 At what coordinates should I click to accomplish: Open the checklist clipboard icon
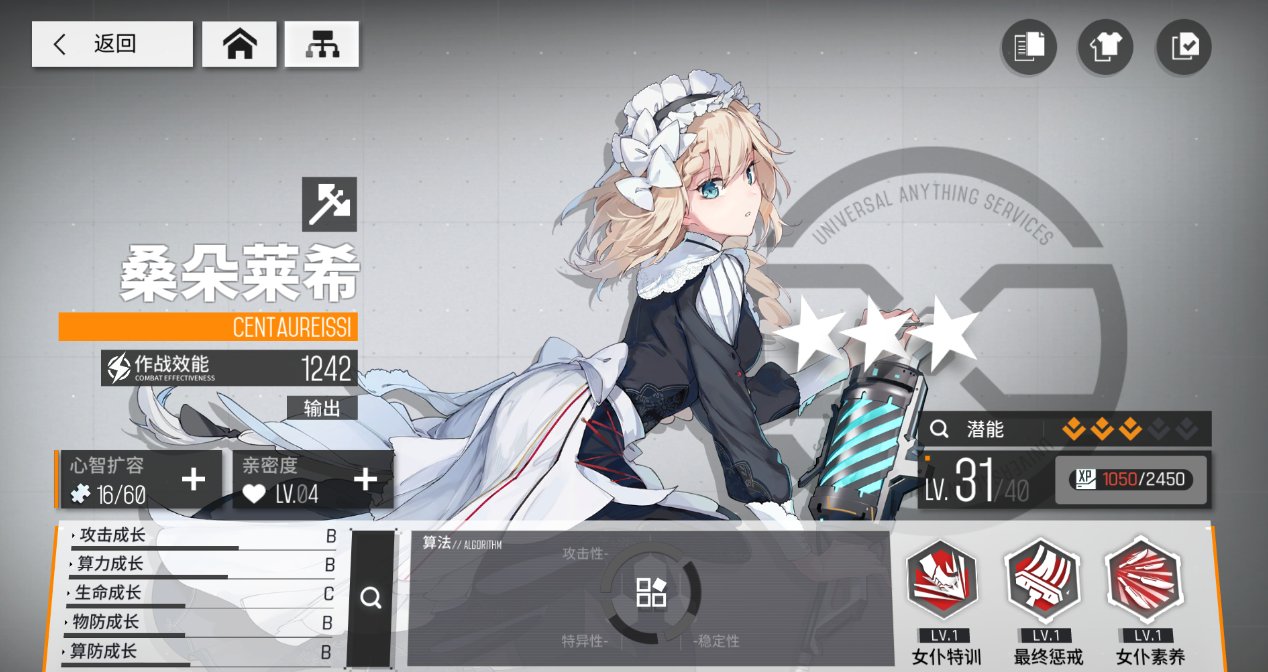coord(1184,46)
